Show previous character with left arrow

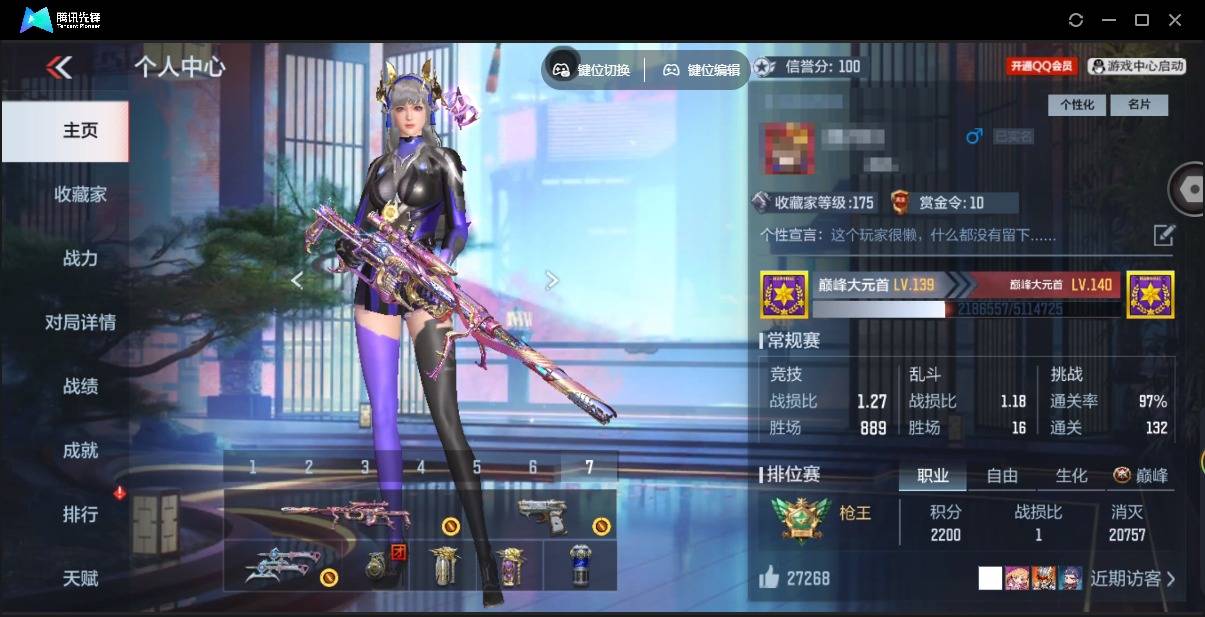[x=297, y=281]
